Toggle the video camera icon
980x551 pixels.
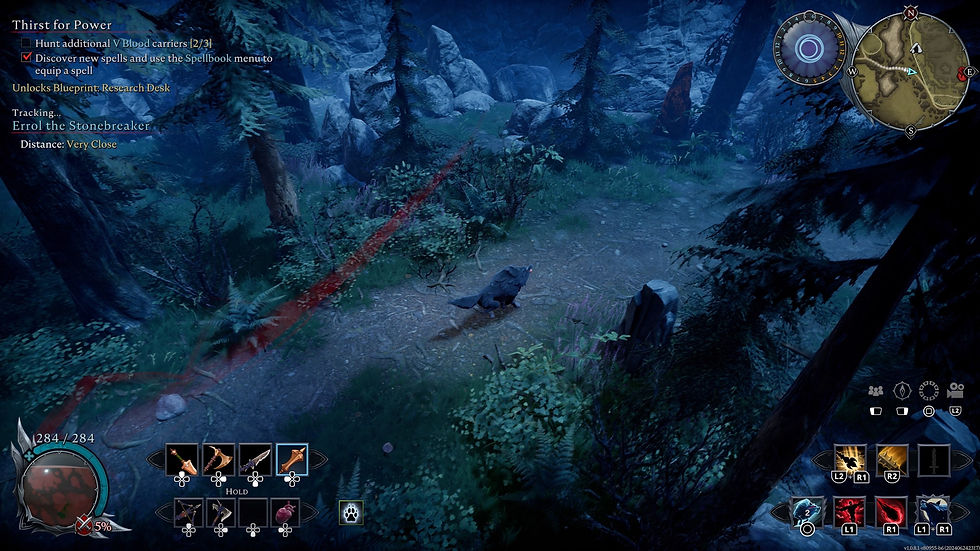click(956, 391)
